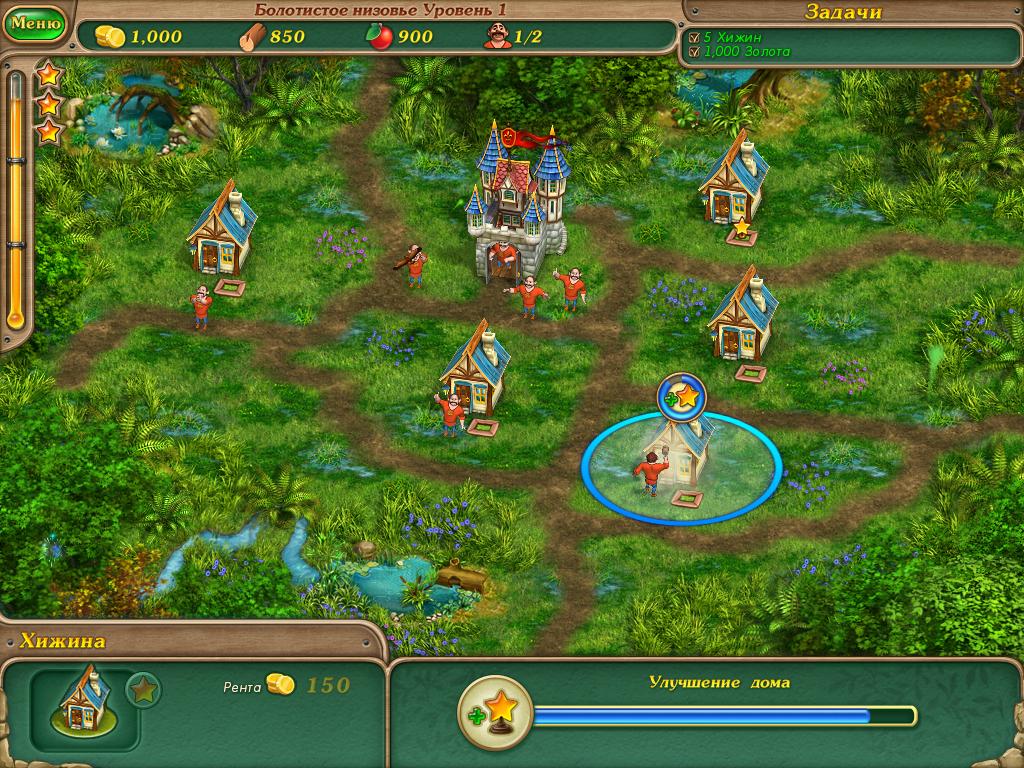This screenshot has width=1024, height=768.
Task: Click the floating star bubble above selected hut
Action: tap(682, 398)
